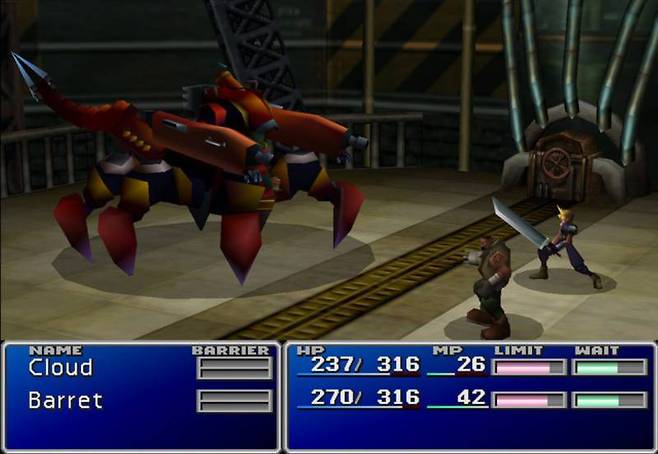The height and width of the screenshot is (454, 658).
Task: Choose Barret in the party list
Action: (x=65, y=401)
